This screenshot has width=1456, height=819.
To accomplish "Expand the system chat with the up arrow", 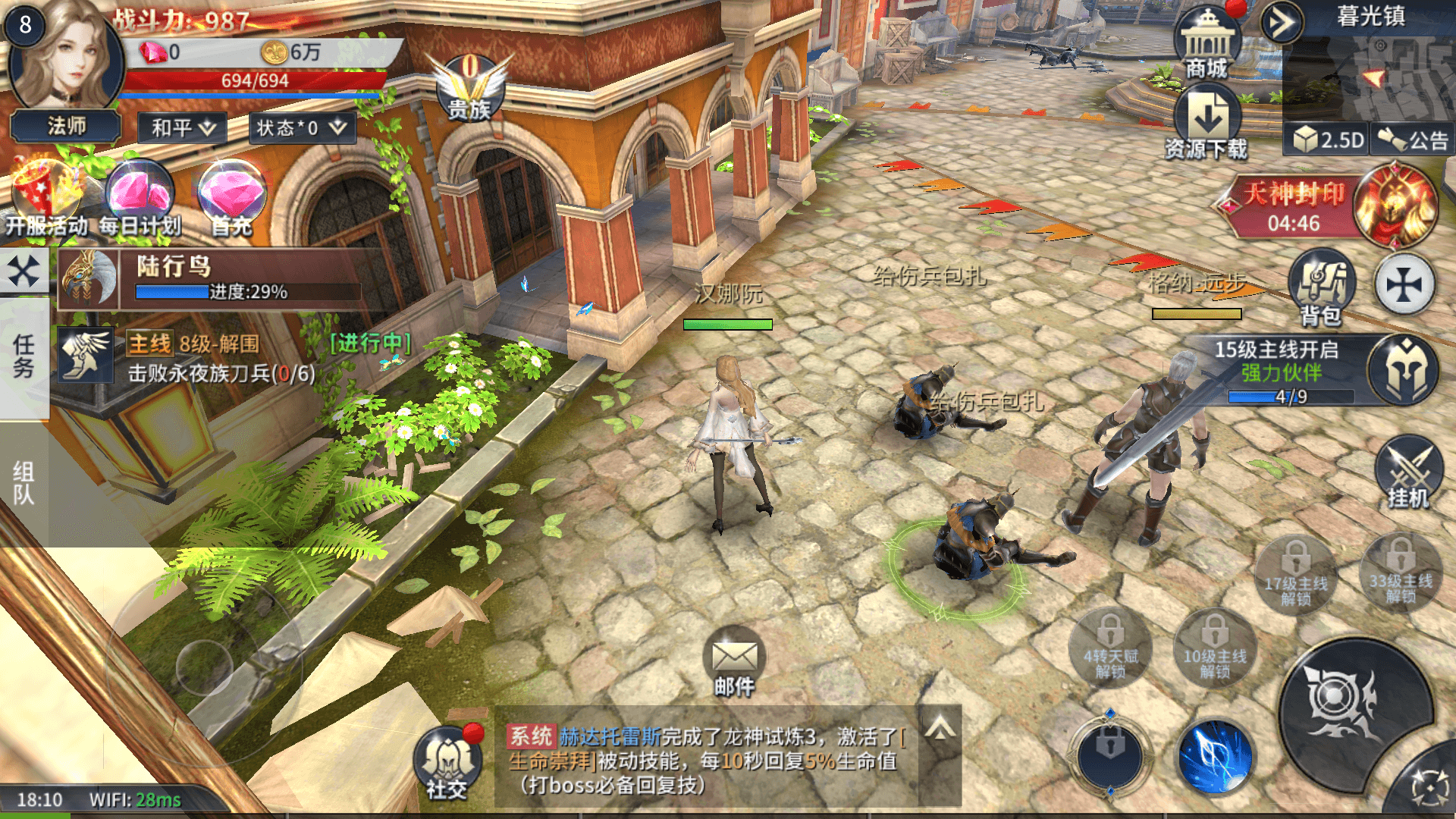I will (940, 729).
